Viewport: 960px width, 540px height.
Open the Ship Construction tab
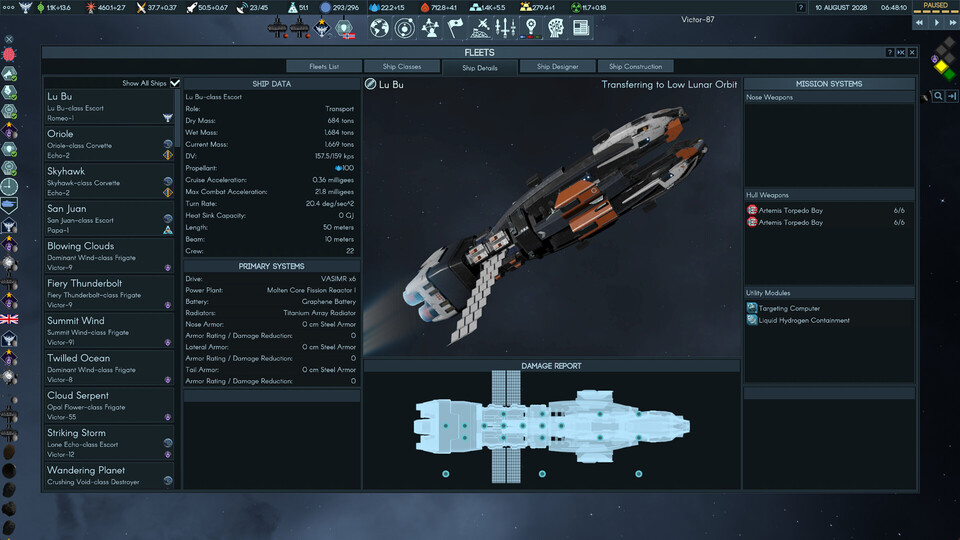(x=635, y=67)
